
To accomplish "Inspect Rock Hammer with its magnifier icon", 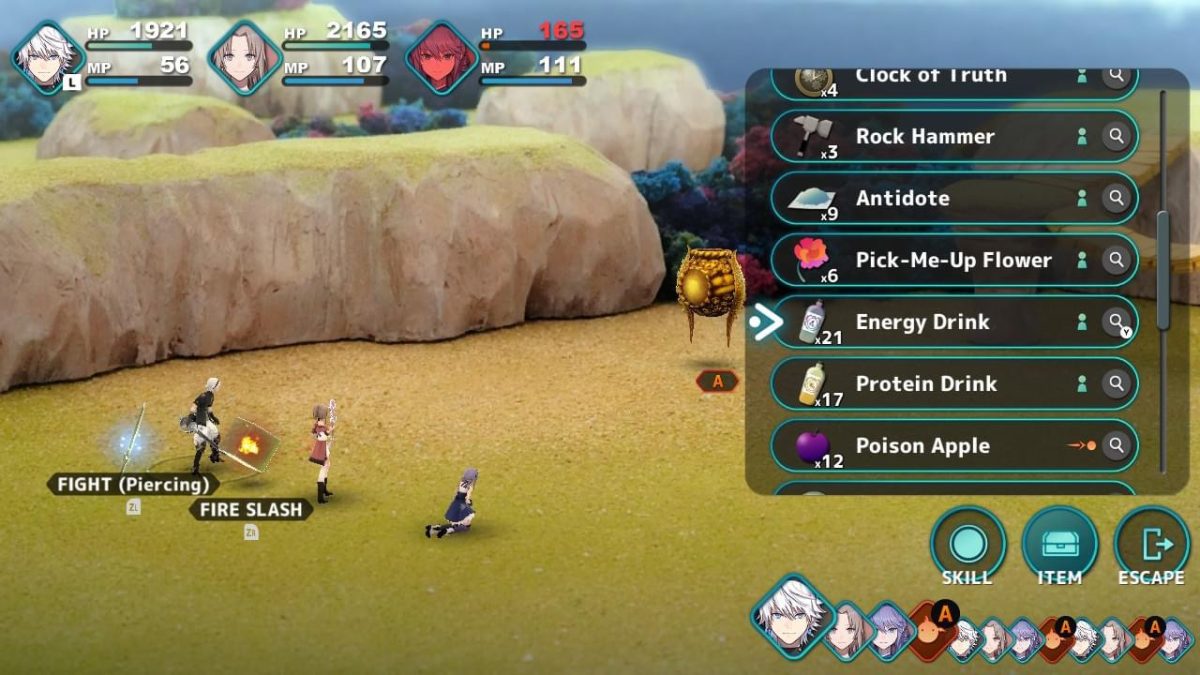I will pos(1115,137).
